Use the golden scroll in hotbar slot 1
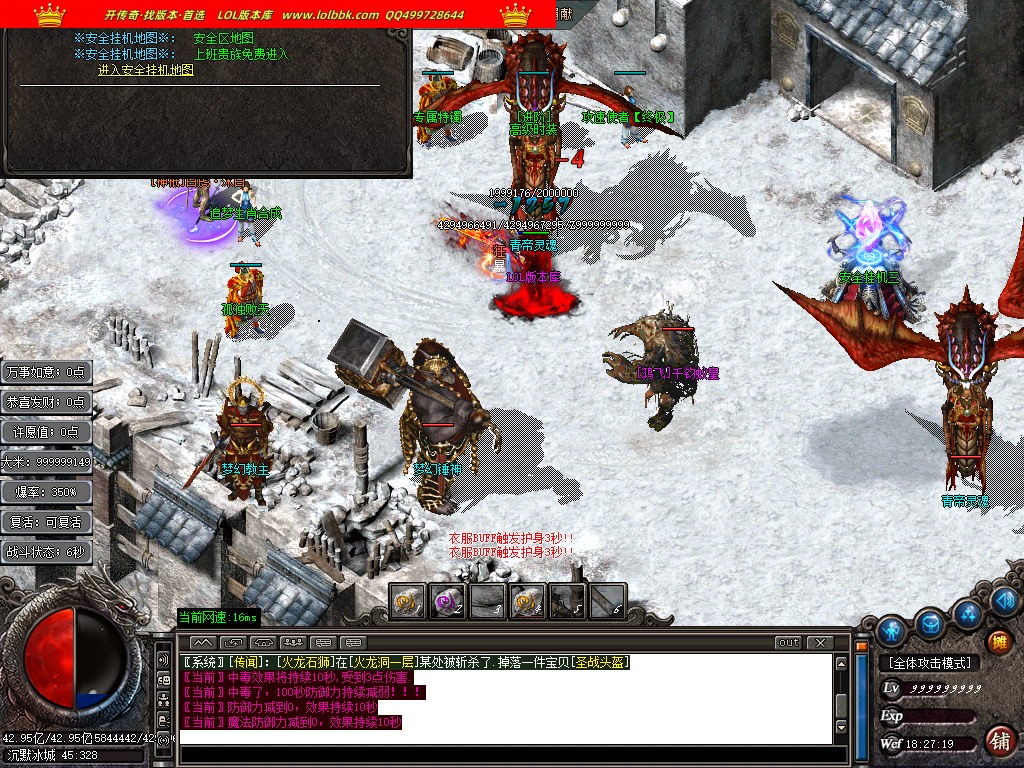Viewport: 1024px width, 768px height. point(406,600)
